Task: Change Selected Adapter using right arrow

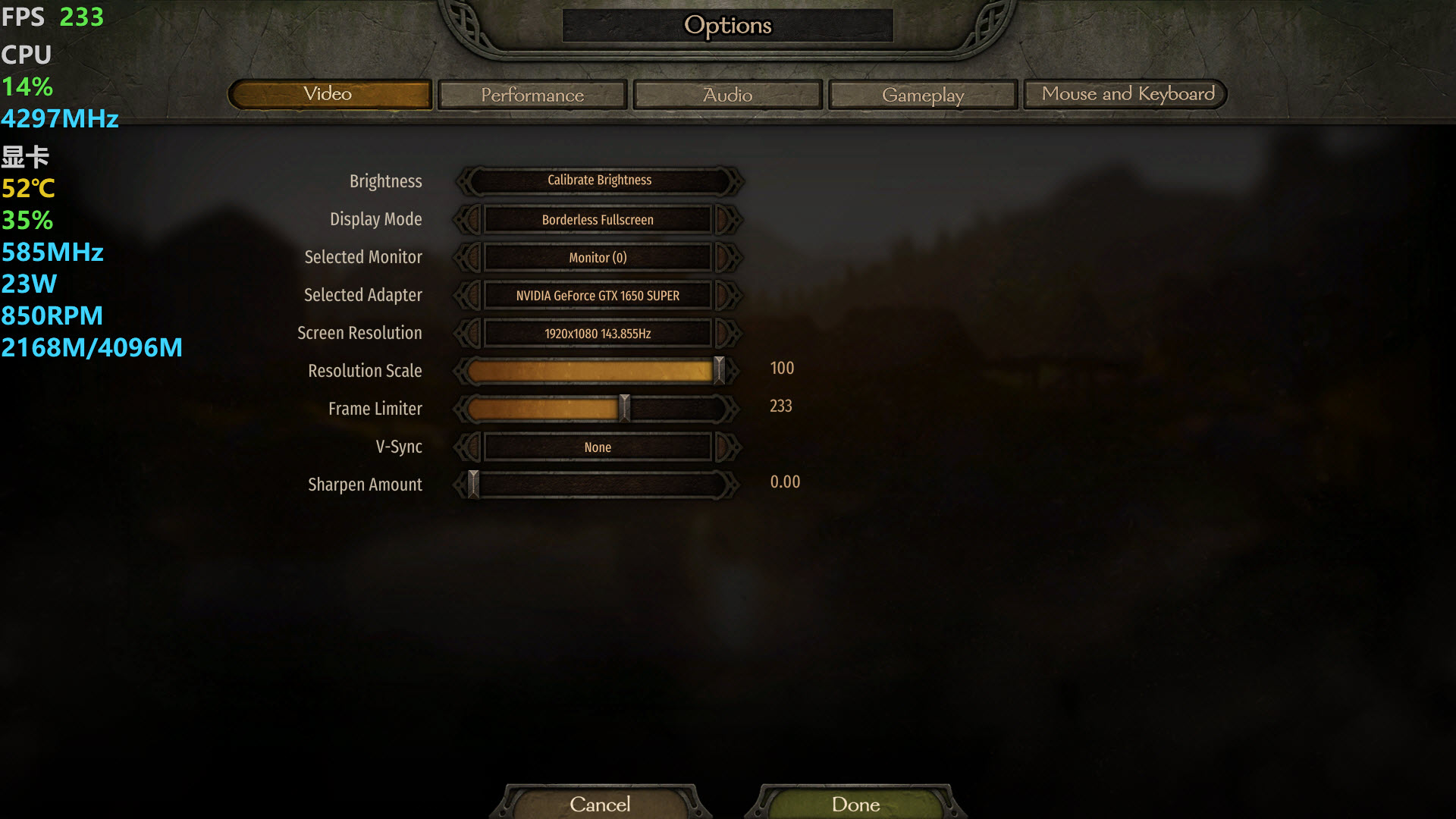Action: click(x=726, y=296)
